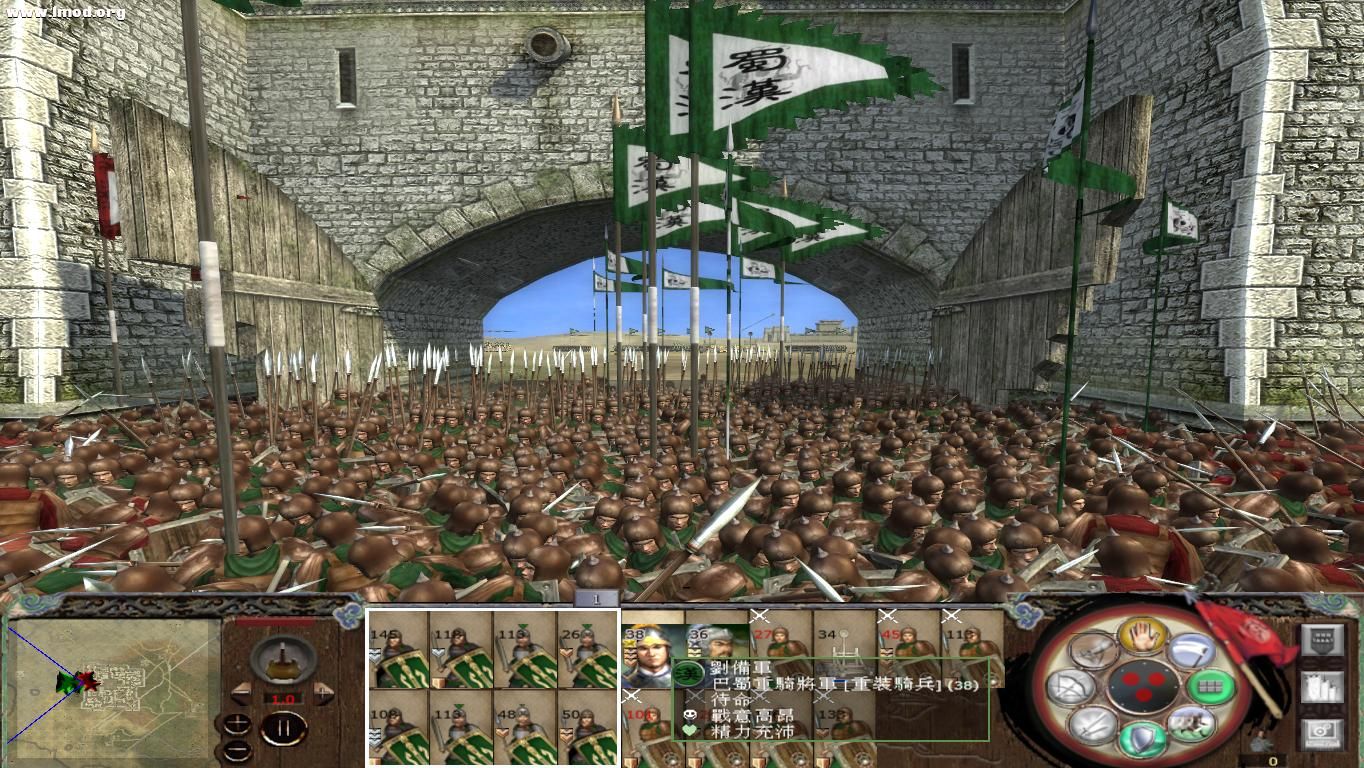
Task: Order selected troops to halt with the hand icon
Action: pos(1142,638)
